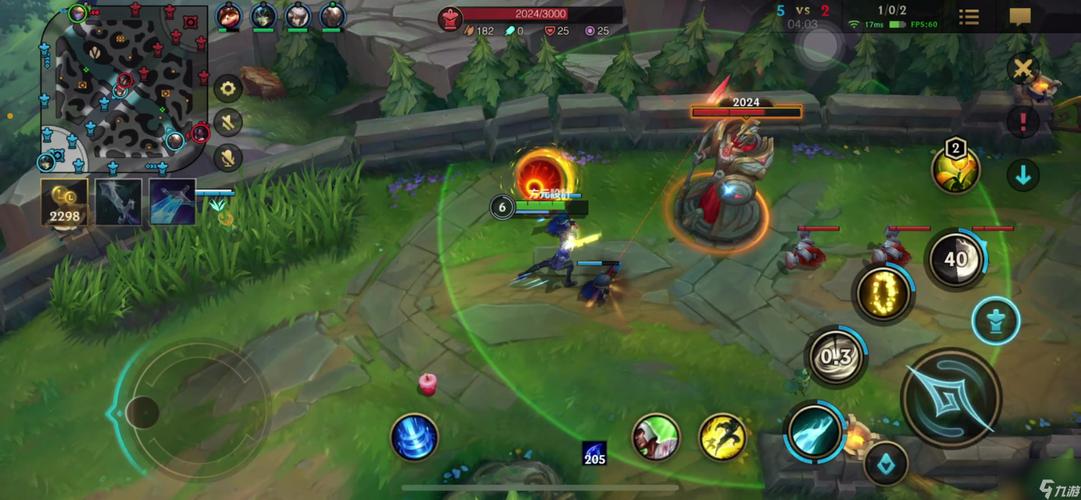Viewport: 1081px width, 500px height.
Task: Send the red exclamation danger ping
Action: (x=1023, y=122)
